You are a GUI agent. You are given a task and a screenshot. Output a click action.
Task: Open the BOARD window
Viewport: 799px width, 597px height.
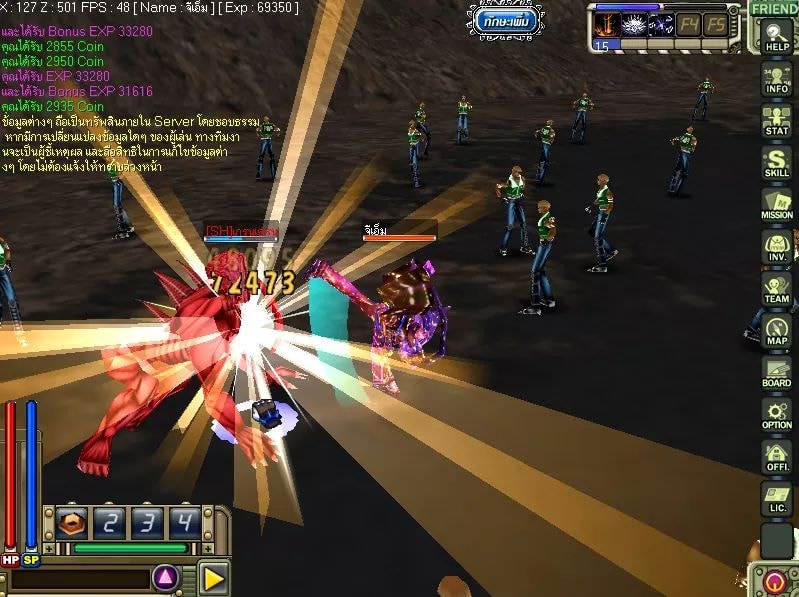click(776, 372)
